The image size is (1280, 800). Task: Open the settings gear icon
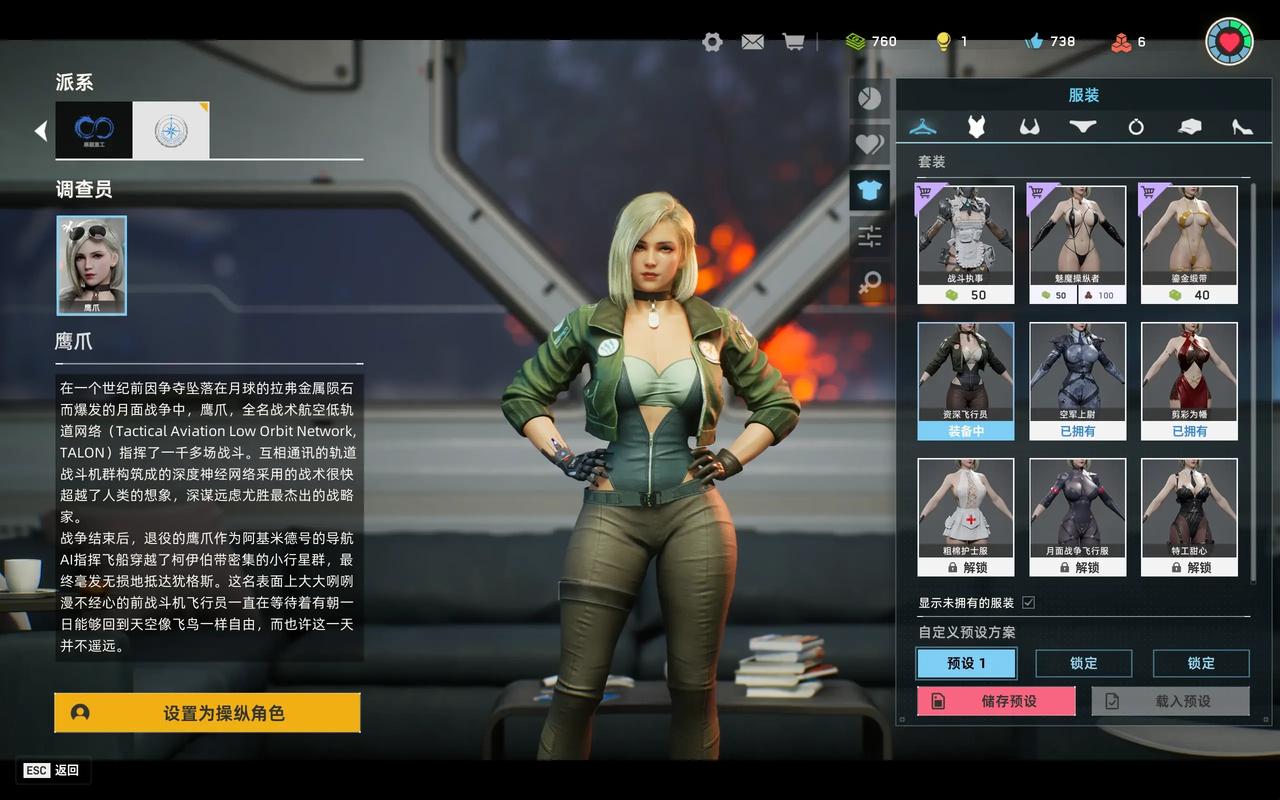[712, 42]
